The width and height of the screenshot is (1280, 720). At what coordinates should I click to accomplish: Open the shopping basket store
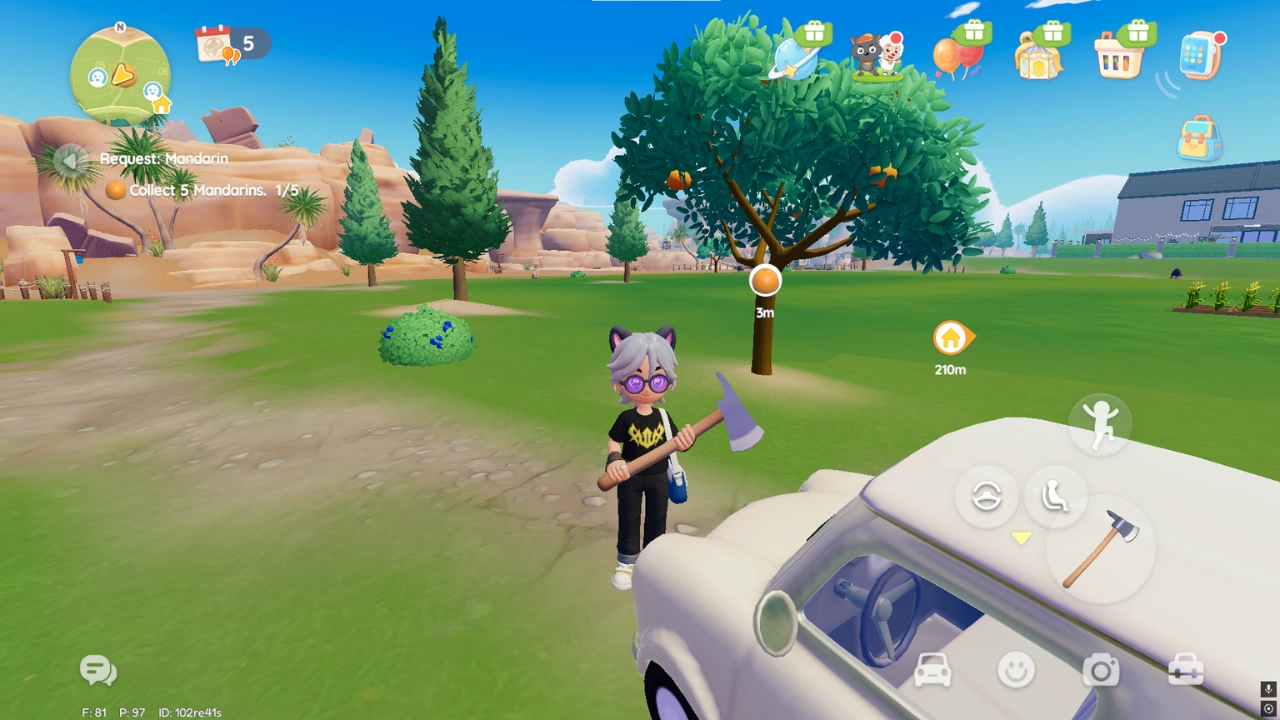click(1119, 56)
